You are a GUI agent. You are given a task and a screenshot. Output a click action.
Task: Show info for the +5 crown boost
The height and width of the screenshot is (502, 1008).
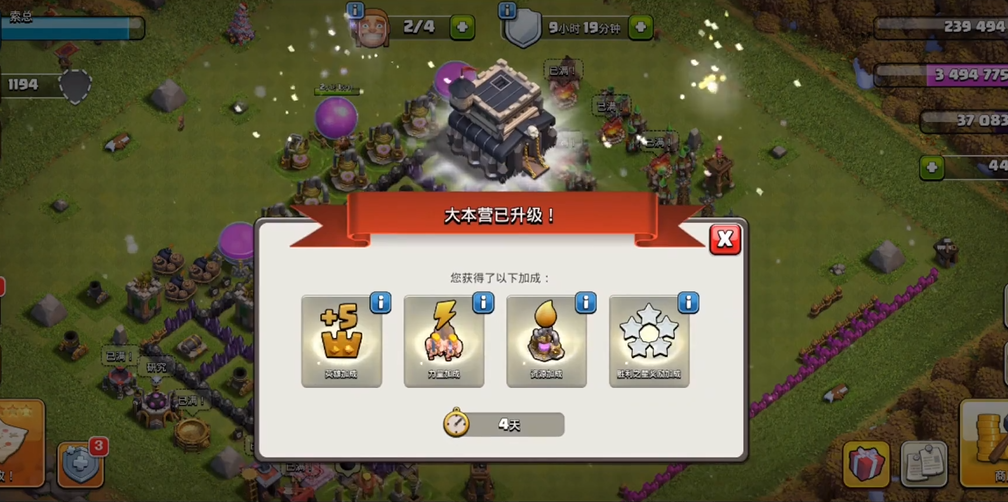(380, 302)
